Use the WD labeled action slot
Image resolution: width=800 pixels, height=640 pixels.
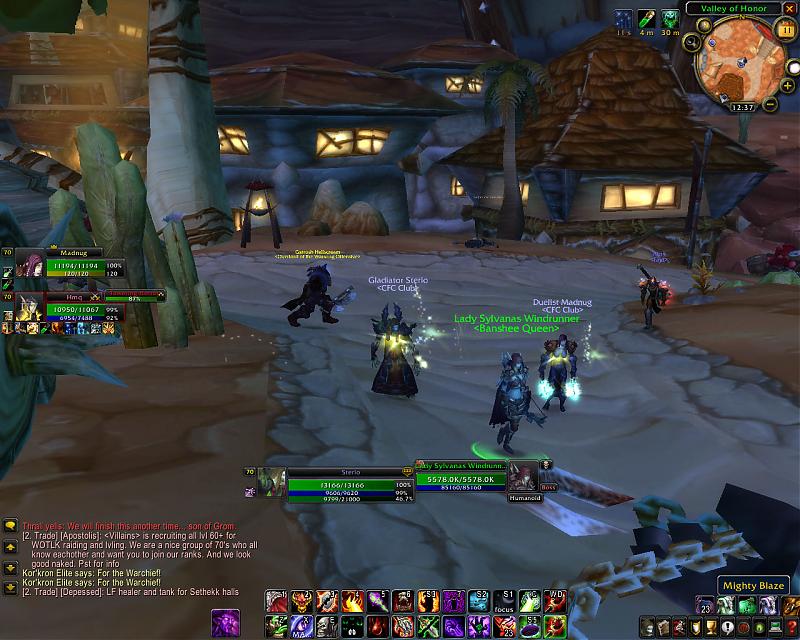click(558, 600)
